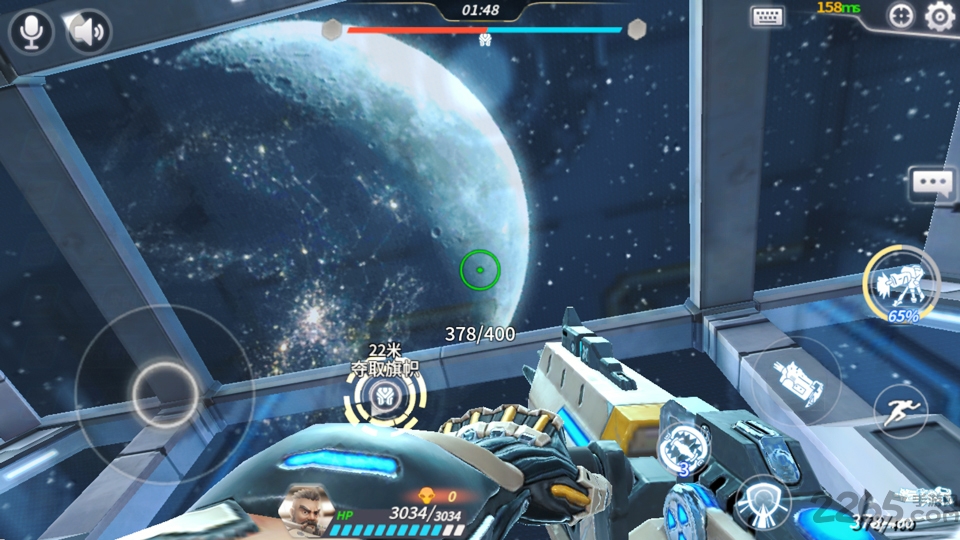Activate the ultimate ability at 65%

pos(902,285)
